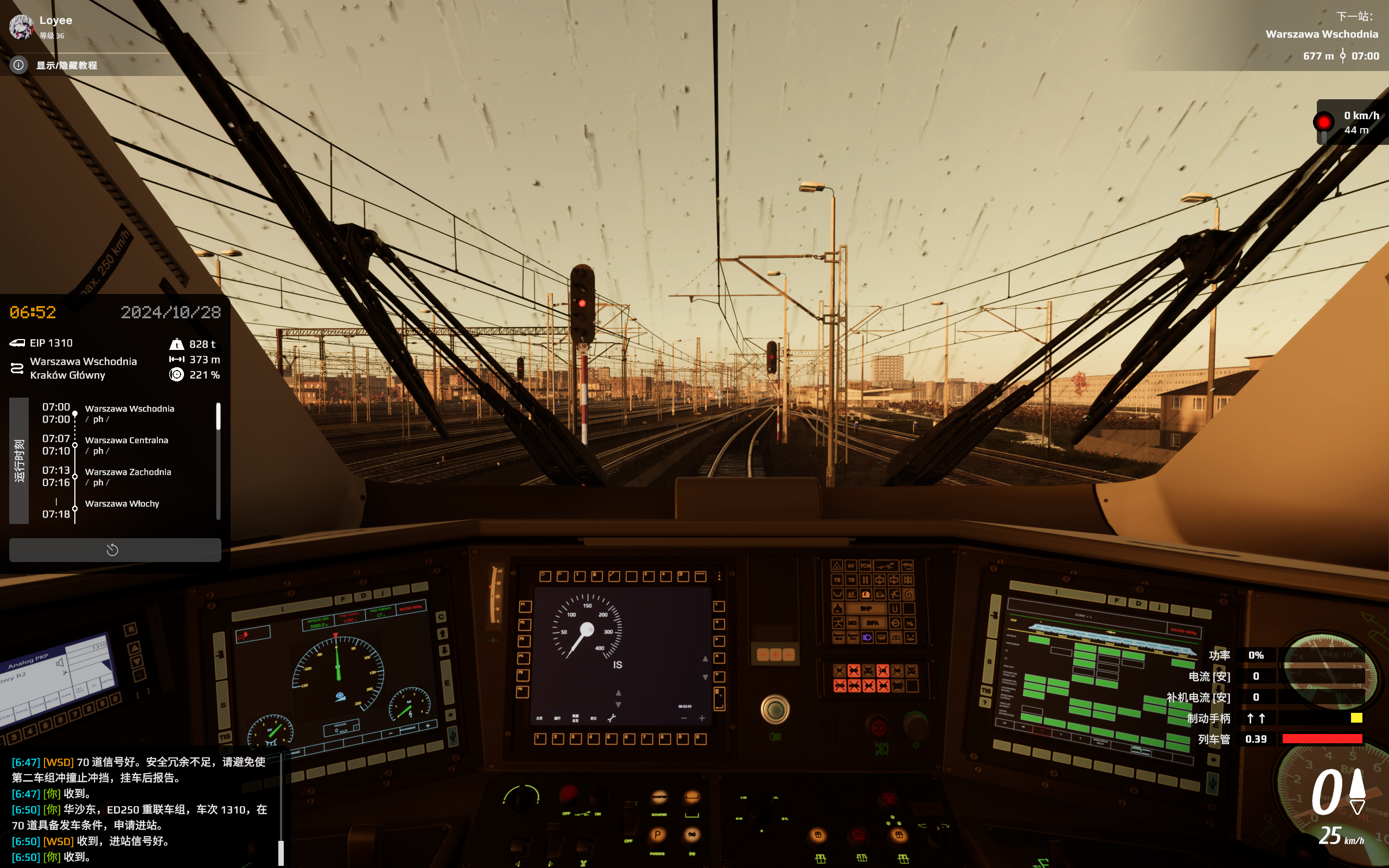Select the 运行时刻 vertical tab
This screenshot has height=868, width=1389.
(19, 461)
